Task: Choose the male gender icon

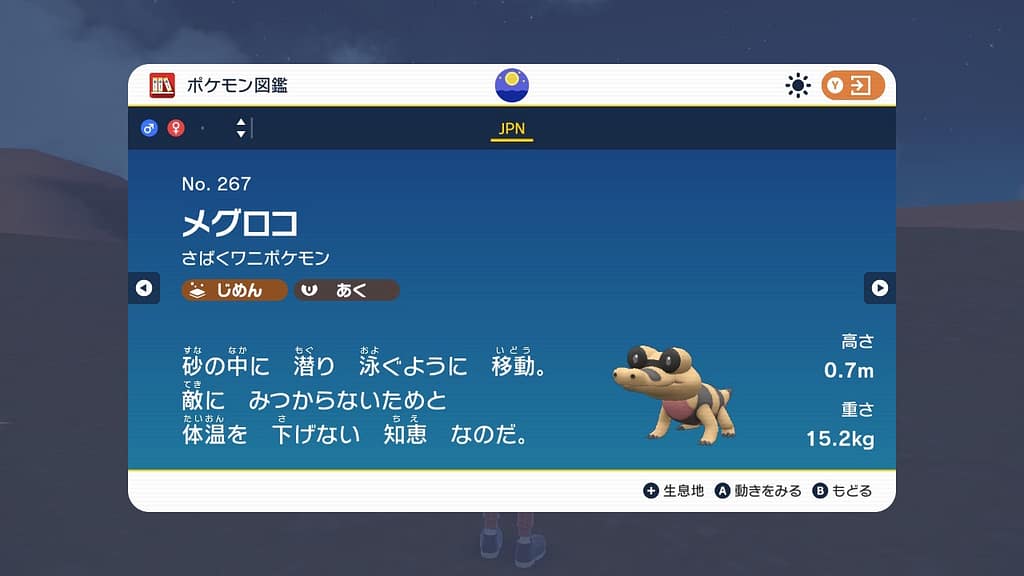Action: pyautogui.click(x=149, y=128)
